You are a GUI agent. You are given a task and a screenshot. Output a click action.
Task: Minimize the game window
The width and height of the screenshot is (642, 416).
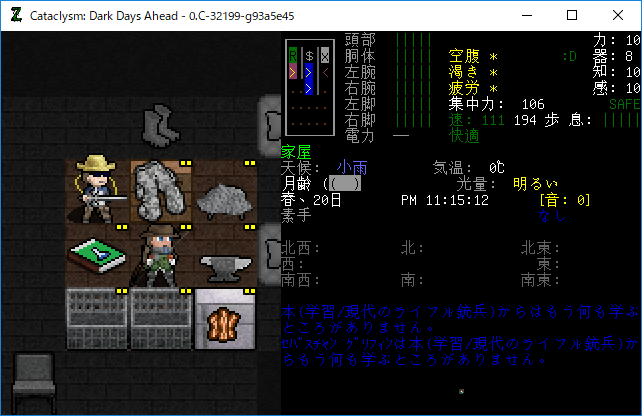tap(525, 16)
